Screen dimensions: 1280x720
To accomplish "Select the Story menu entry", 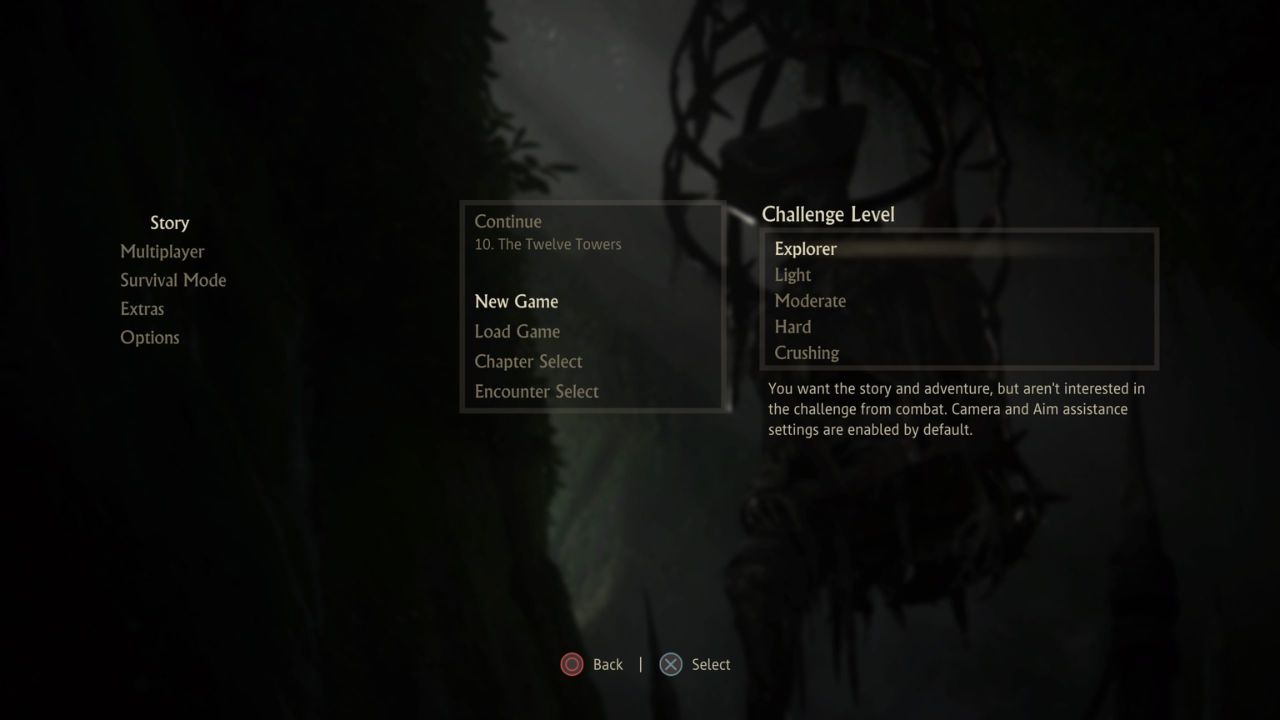I will 169,223.
